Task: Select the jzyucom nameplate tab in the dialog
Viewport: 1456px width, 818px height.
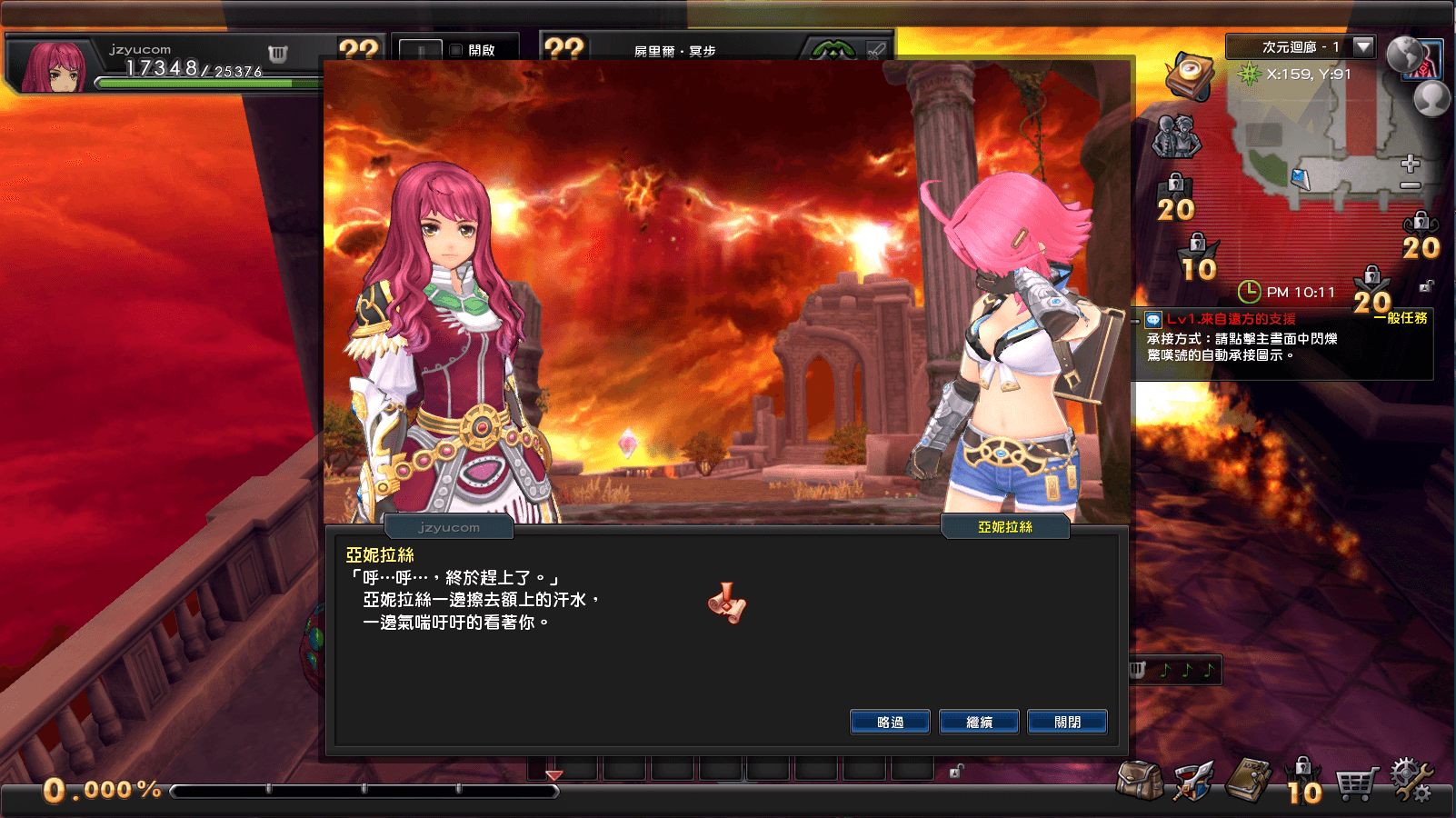Action: tap(449, 527)
